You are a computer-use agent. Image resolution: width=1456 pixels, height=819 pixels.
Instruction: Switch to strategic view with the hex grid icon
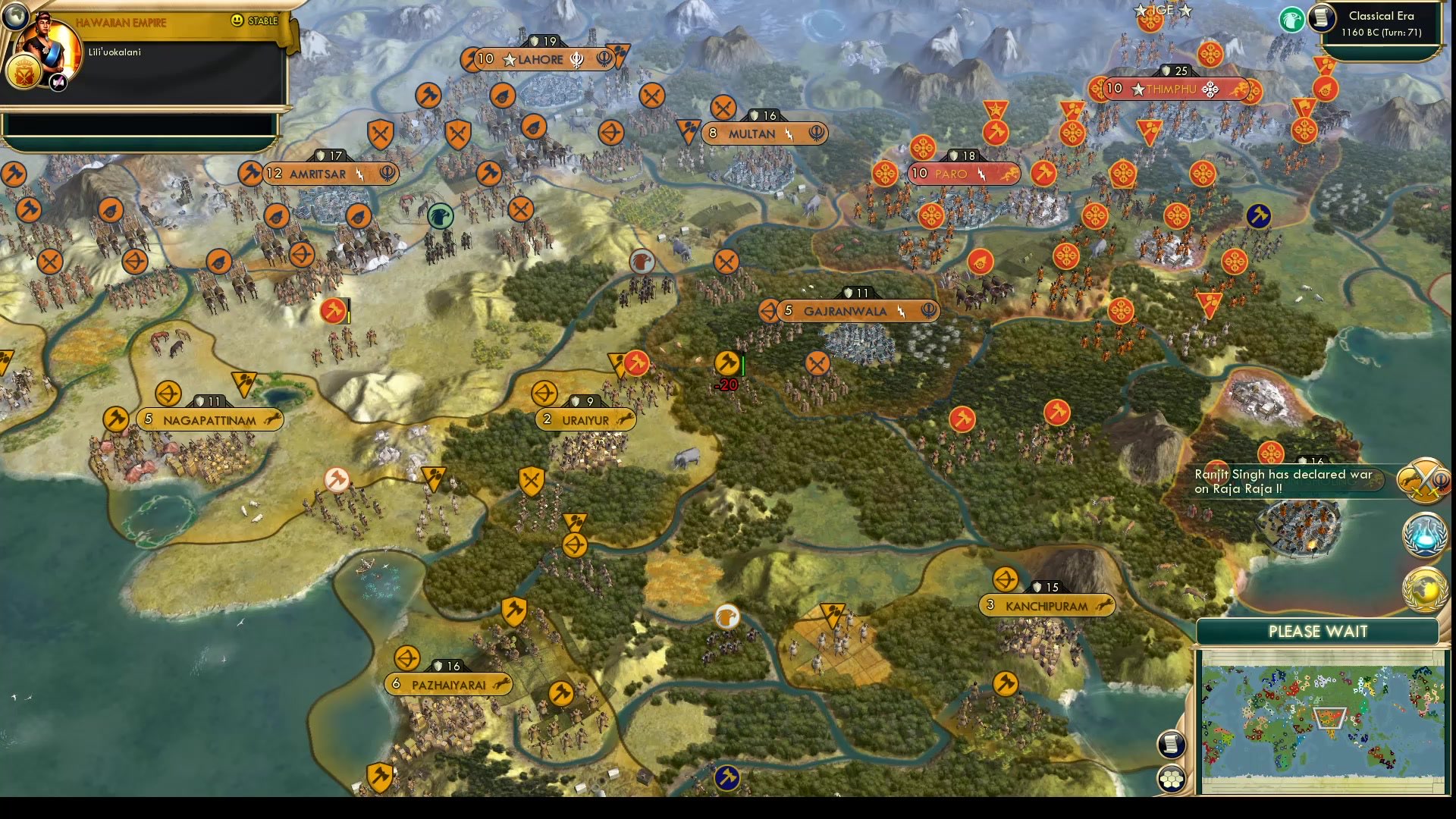[x=1172, y=777]
